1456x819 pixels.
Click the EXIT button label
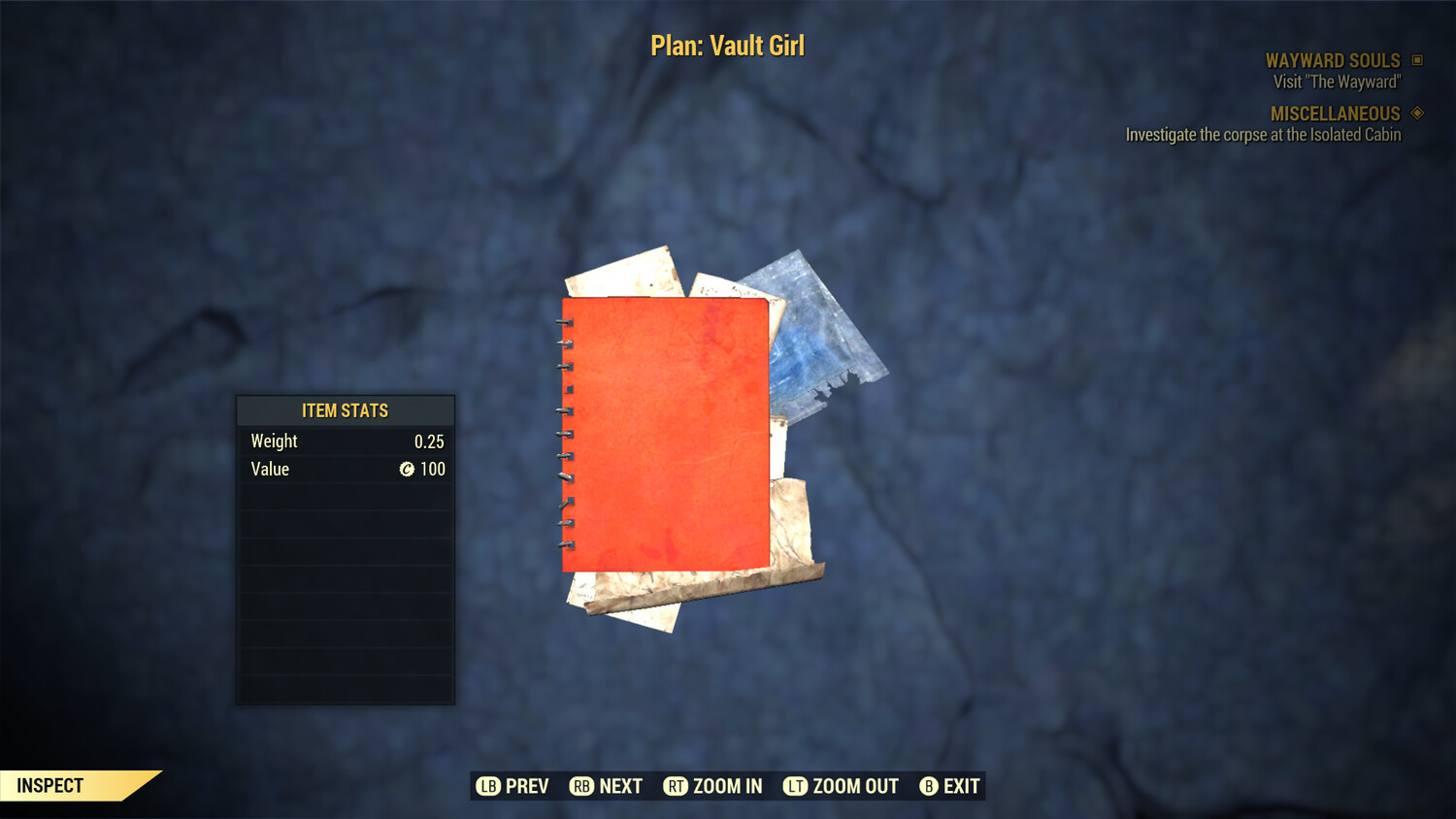click(961, 787)
